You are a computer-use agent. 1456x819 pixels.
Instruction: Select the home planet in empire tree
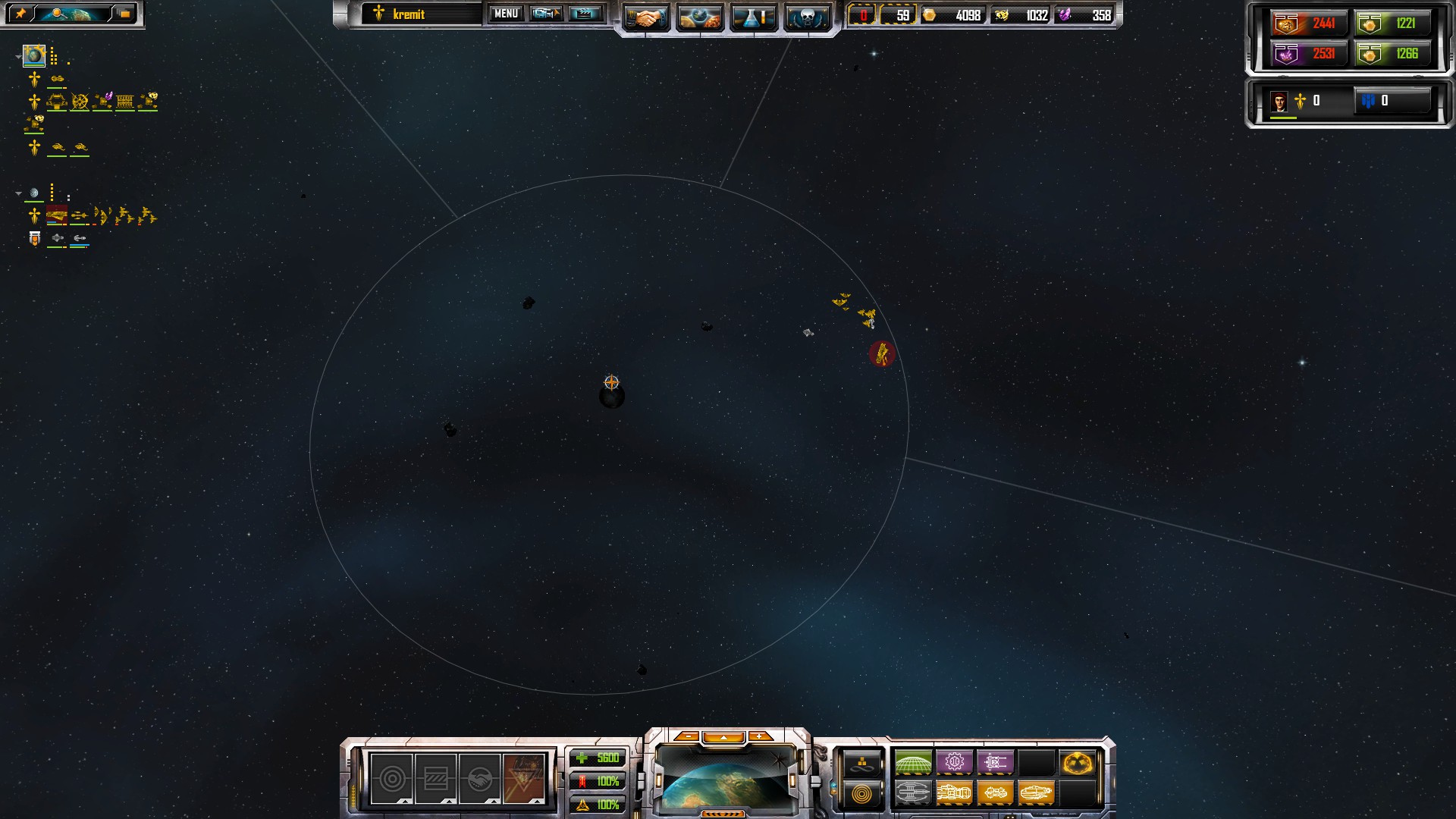click(x=34, y=55)
